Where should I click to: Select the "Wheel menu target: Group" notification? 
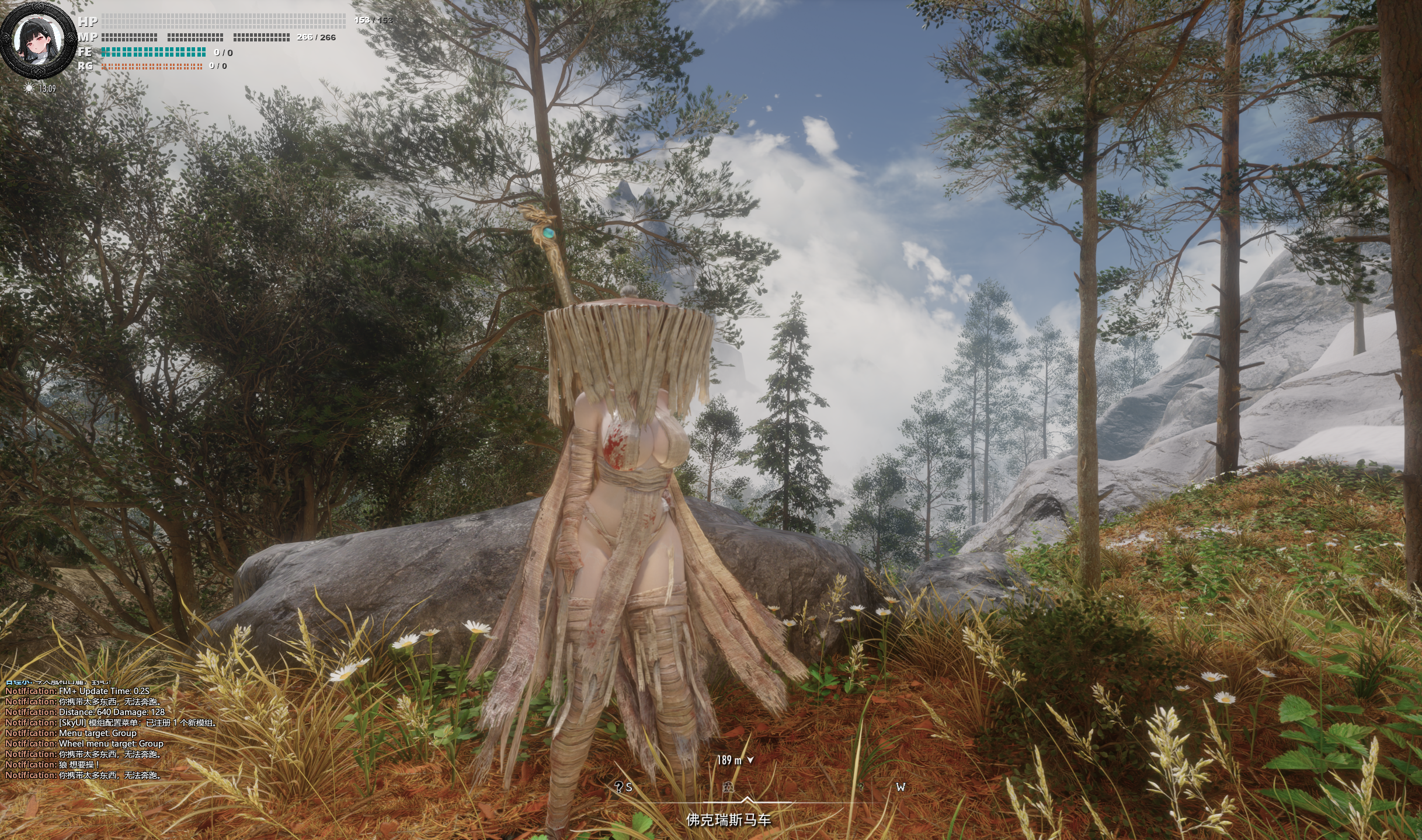84,744
